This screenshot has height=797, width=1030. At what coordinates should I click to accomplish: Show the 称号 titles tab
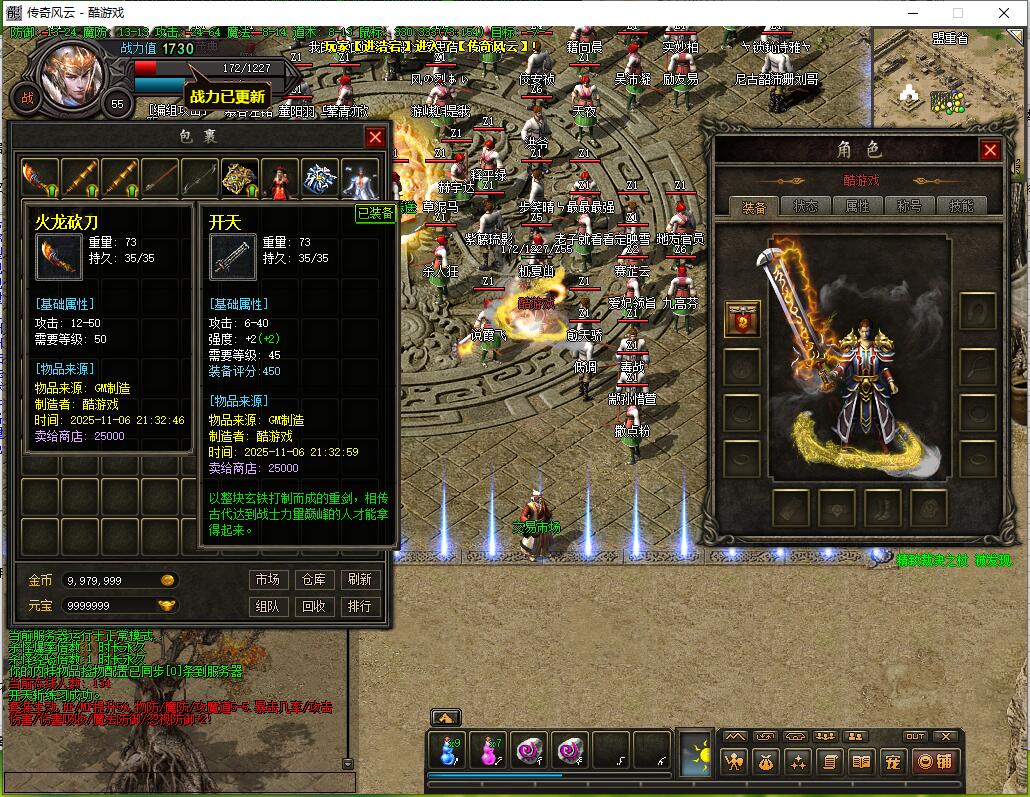point(909,206)
